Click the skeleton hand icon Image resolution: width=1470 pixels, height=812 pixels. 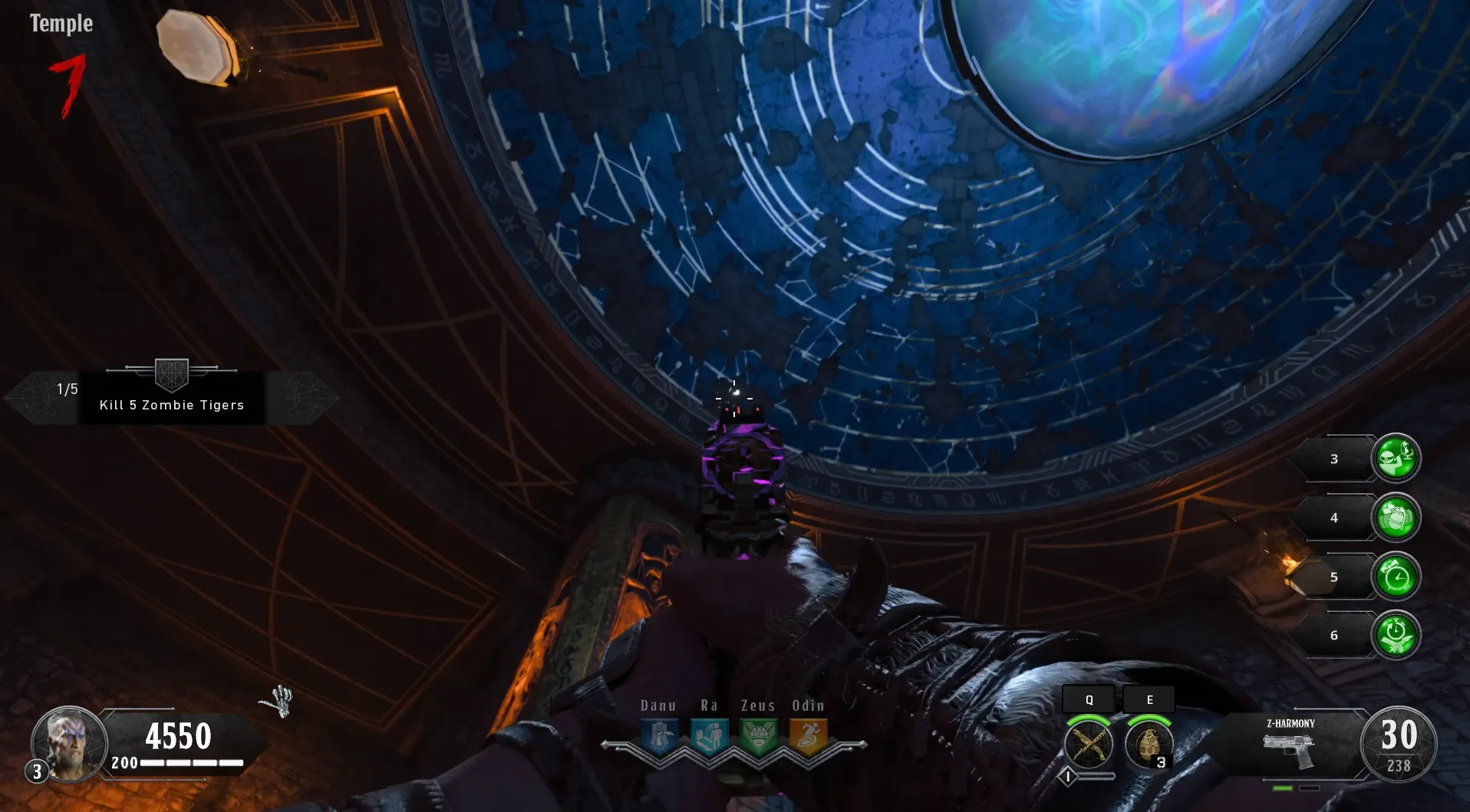tap(278, 701)
